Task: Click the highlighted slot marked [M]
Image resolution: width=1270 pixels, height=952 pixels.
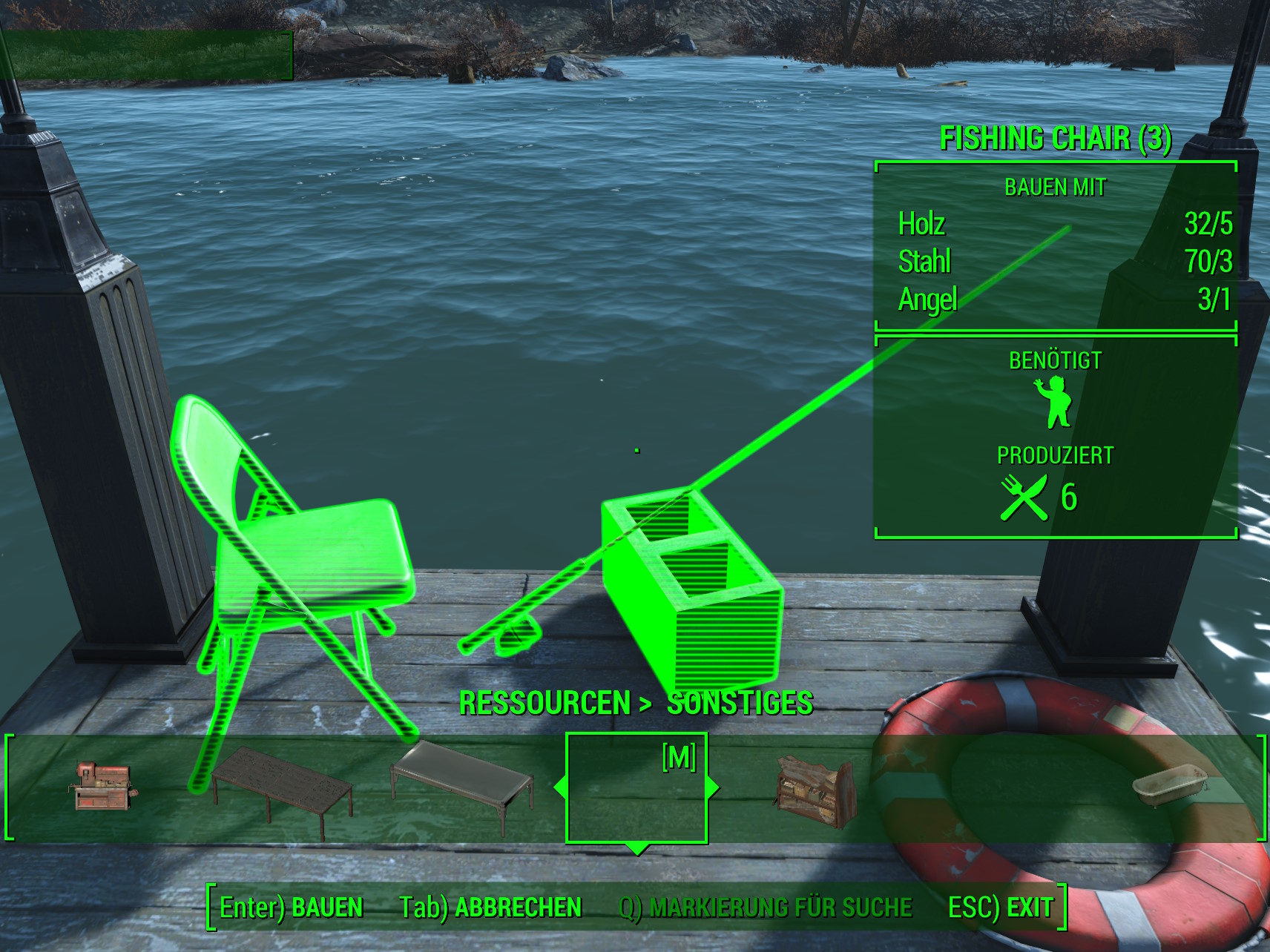Action: [x=636, y=787]
